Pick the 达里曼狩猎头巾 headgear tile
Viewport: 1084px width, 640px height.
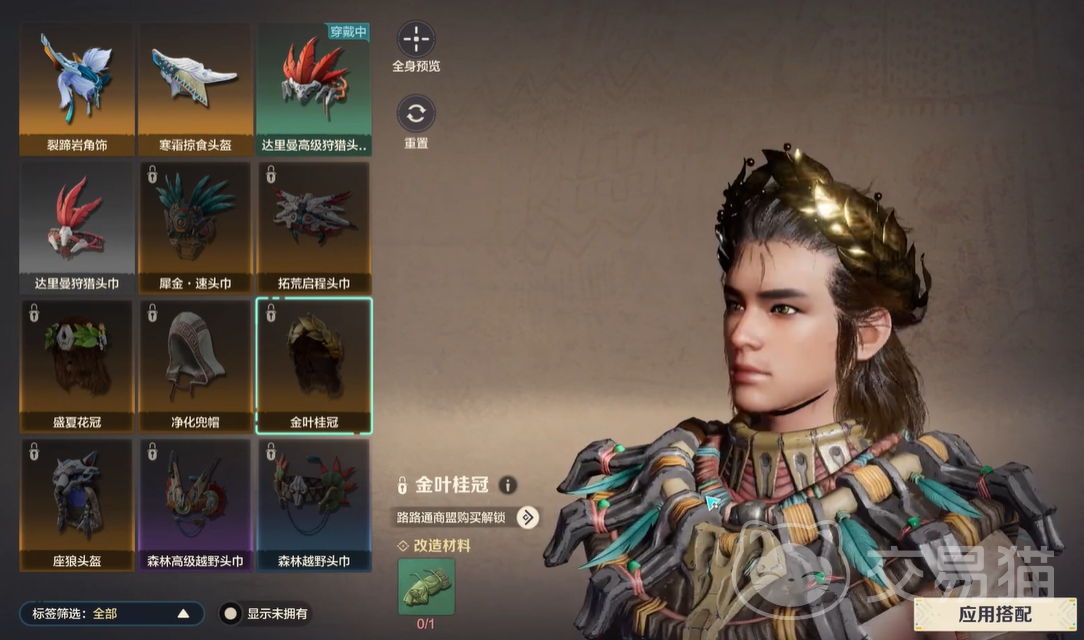(x=76, y=227)
